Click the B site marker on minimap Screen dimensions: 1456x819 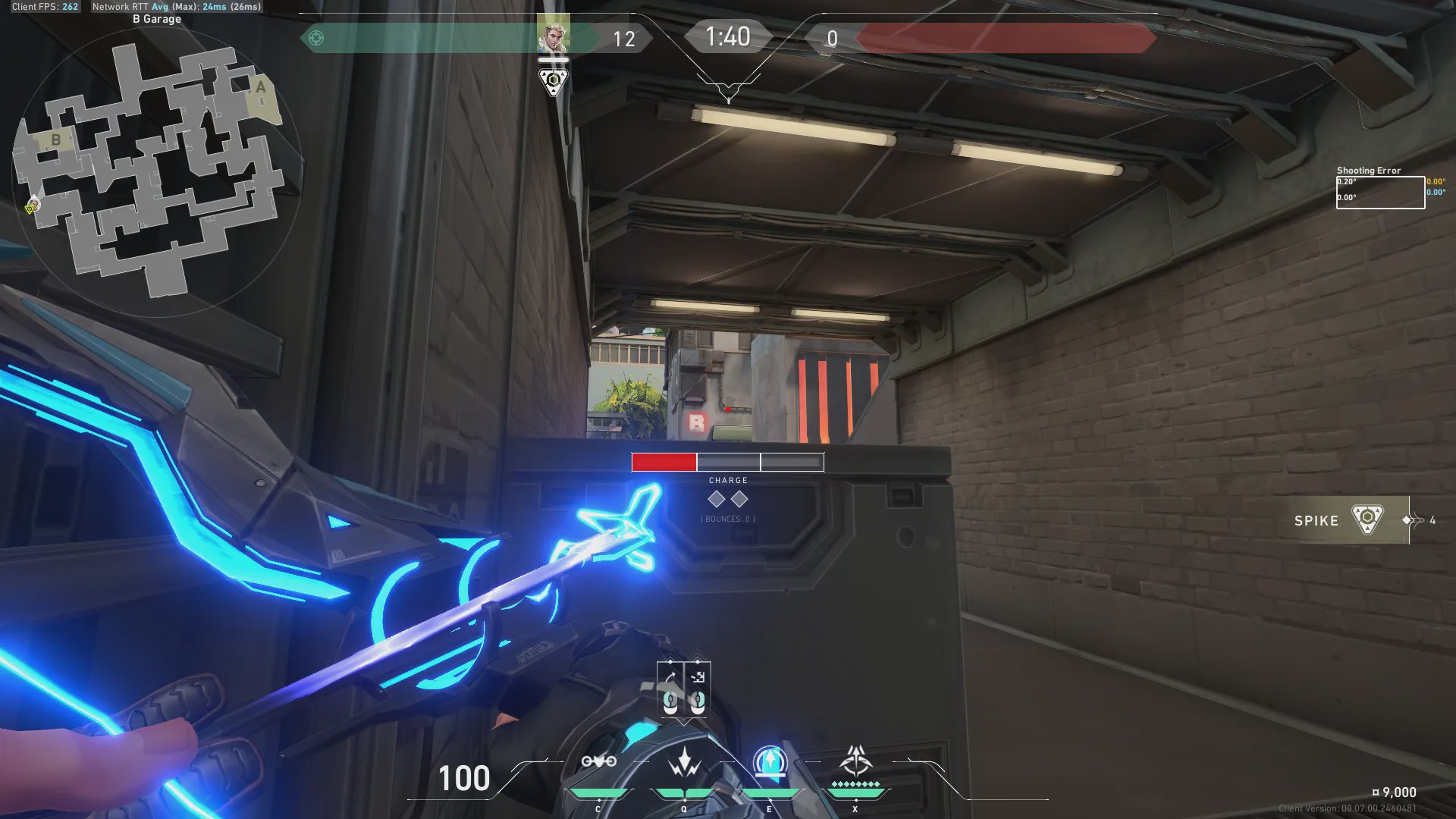tap(55, 140)
